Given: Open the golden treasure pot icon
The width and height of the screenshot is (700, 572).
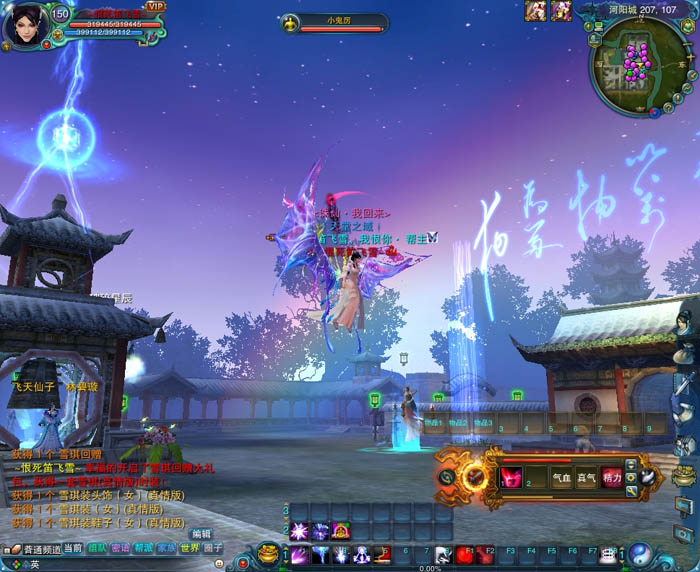Looking at the screenshot, I should click(268, 553).
